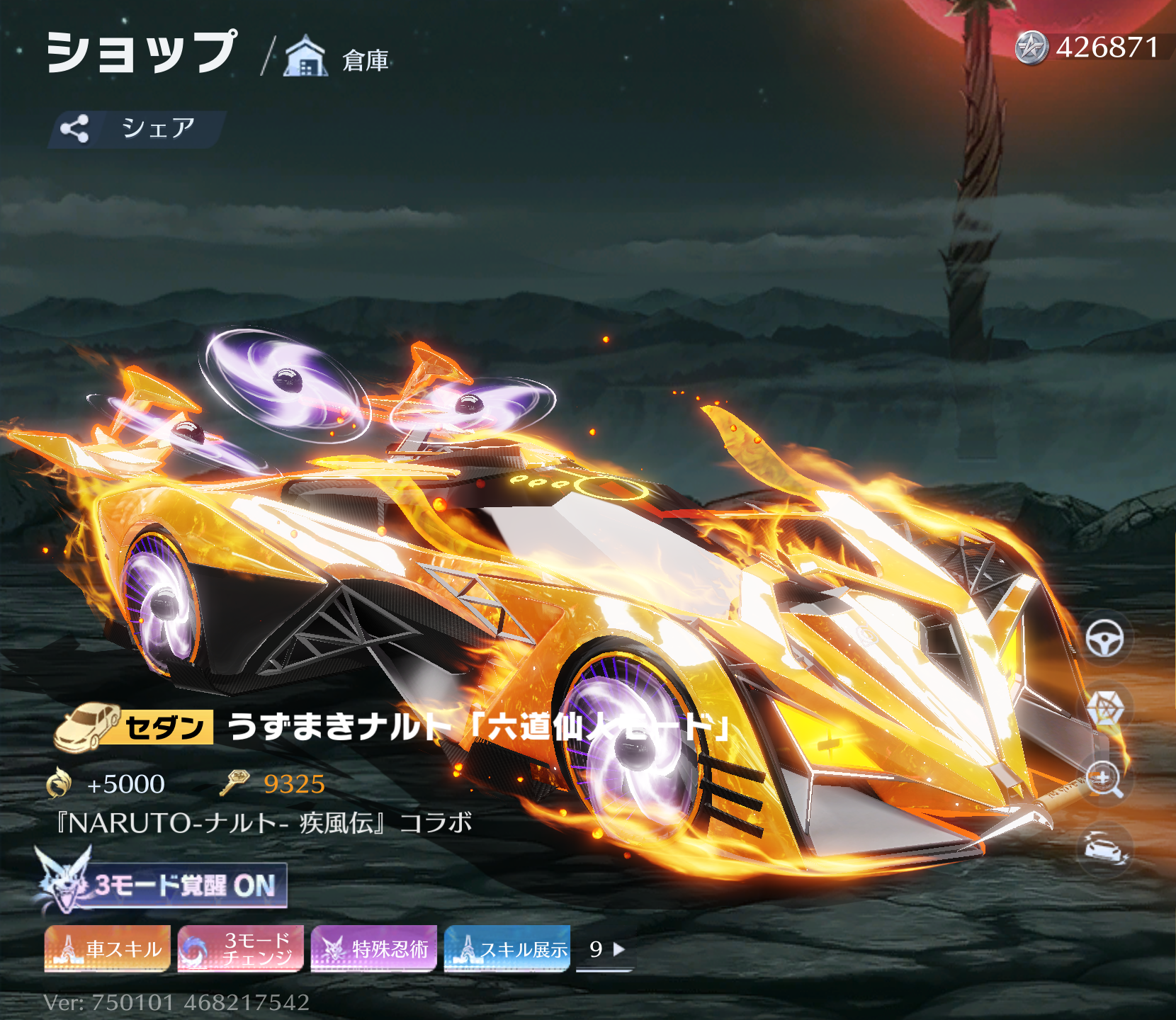Open the silver star currency counter
Image resolution: width=1176 pixels, height=1020 pixels.
click(1087, 47)
